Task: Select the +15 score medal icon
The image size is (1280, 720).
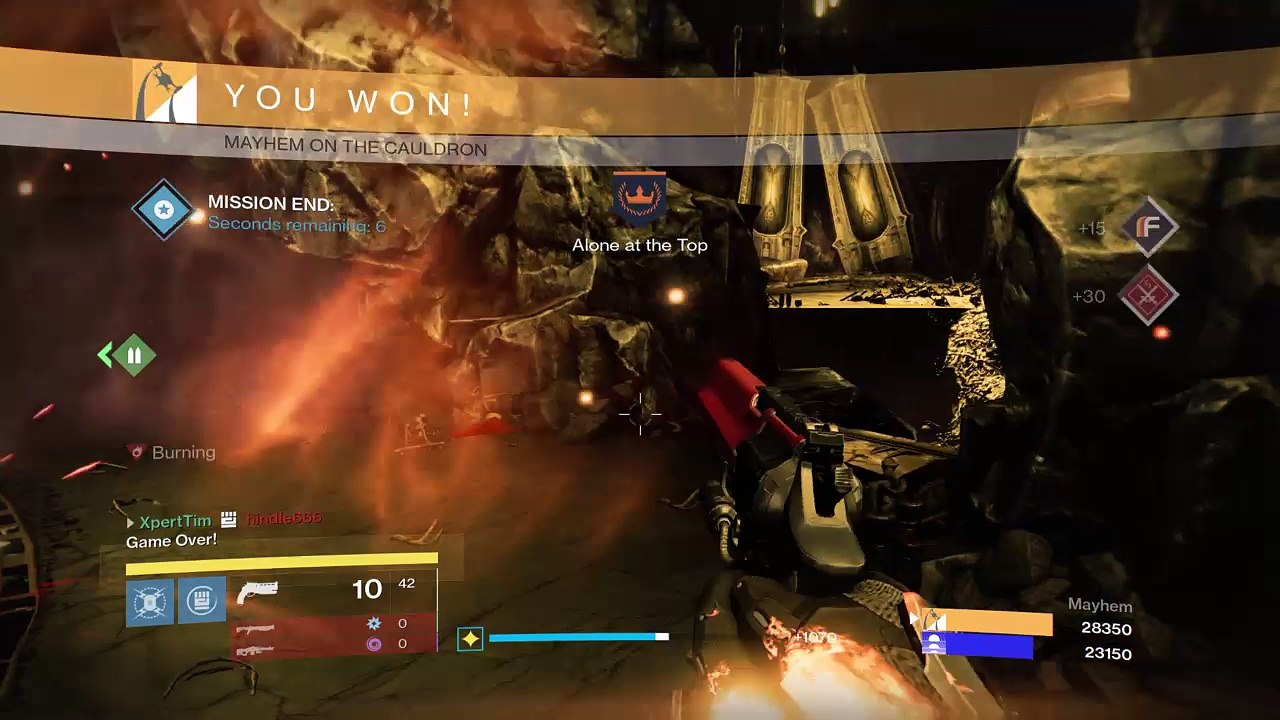Action: pyautogui.click(x=1149, y=227)
